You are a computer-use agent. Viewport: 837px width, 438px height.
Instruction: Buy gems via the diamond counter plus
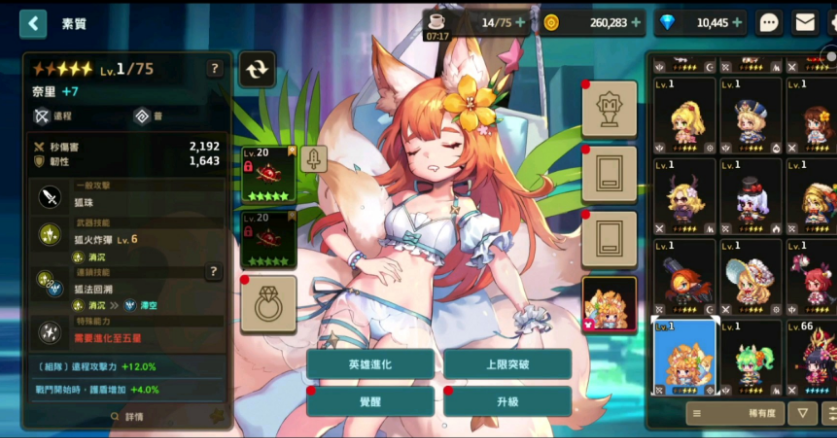coord(737,22)
